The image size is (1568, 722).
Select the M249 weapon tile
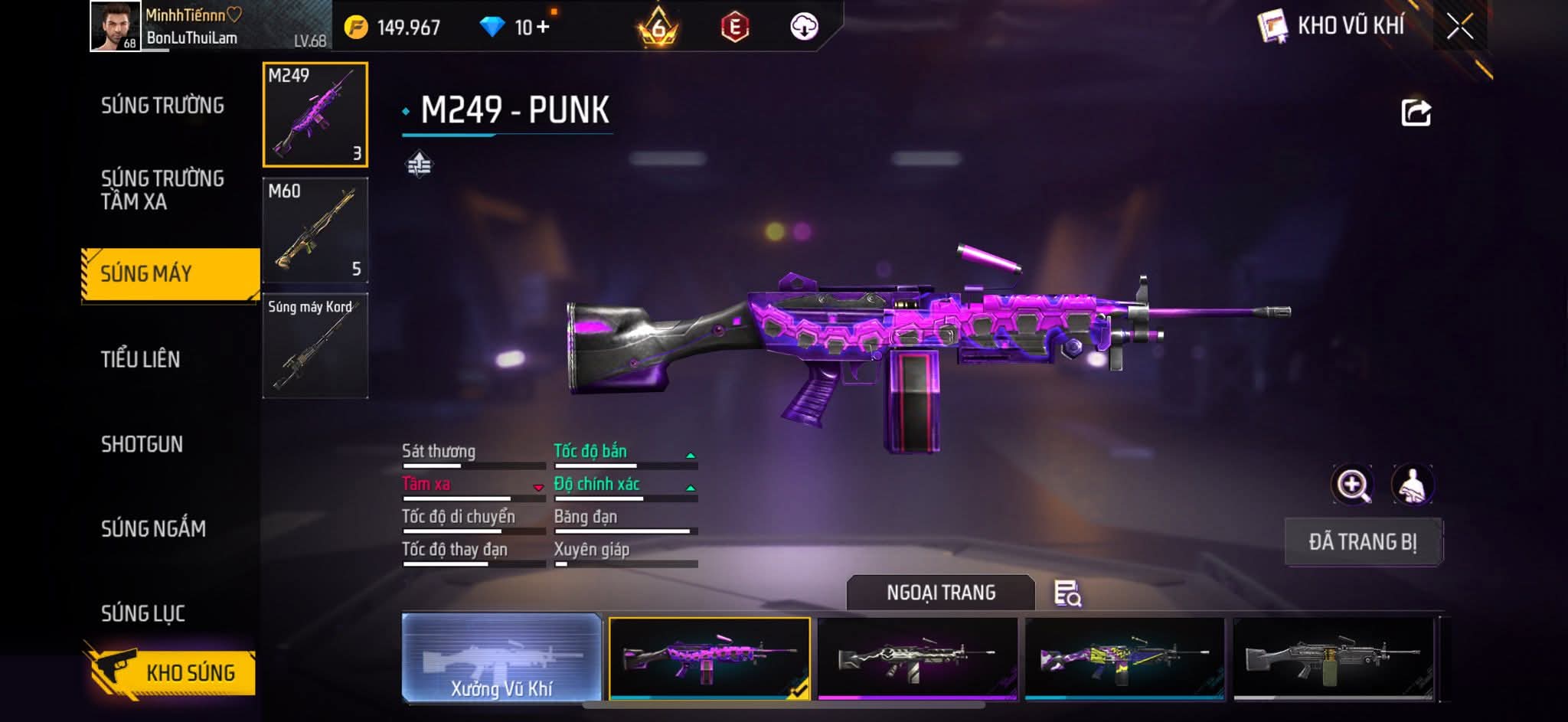315,115
